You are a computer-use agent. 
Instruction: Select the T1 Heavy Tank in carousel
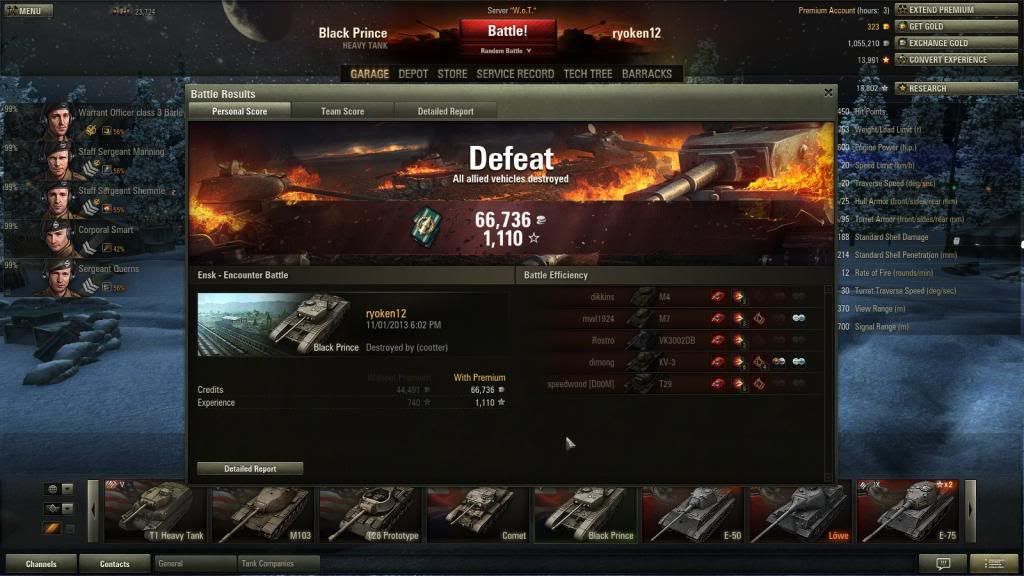click(155, 511)
